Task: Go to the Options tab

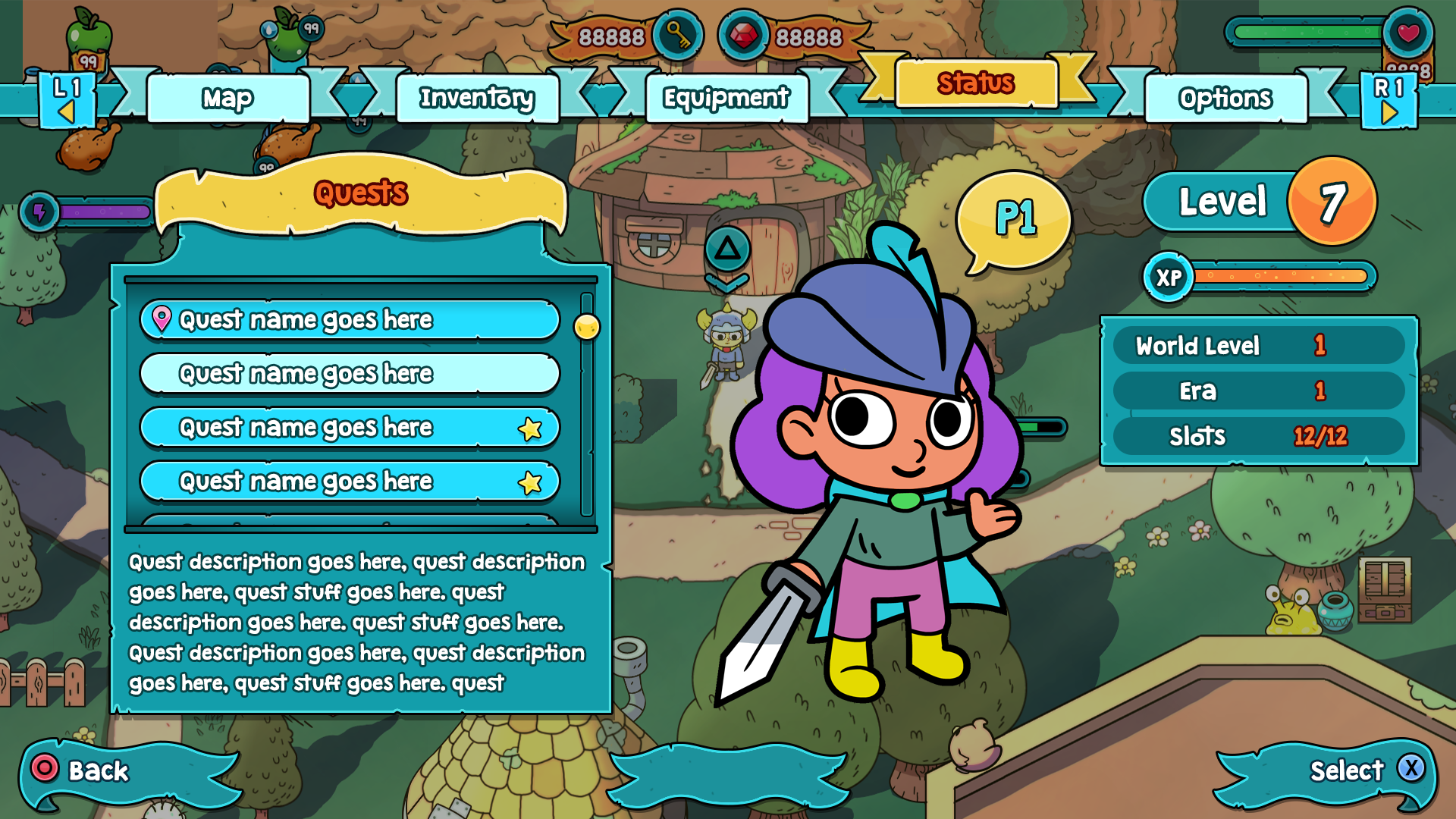Action: tap(1225, 99)
